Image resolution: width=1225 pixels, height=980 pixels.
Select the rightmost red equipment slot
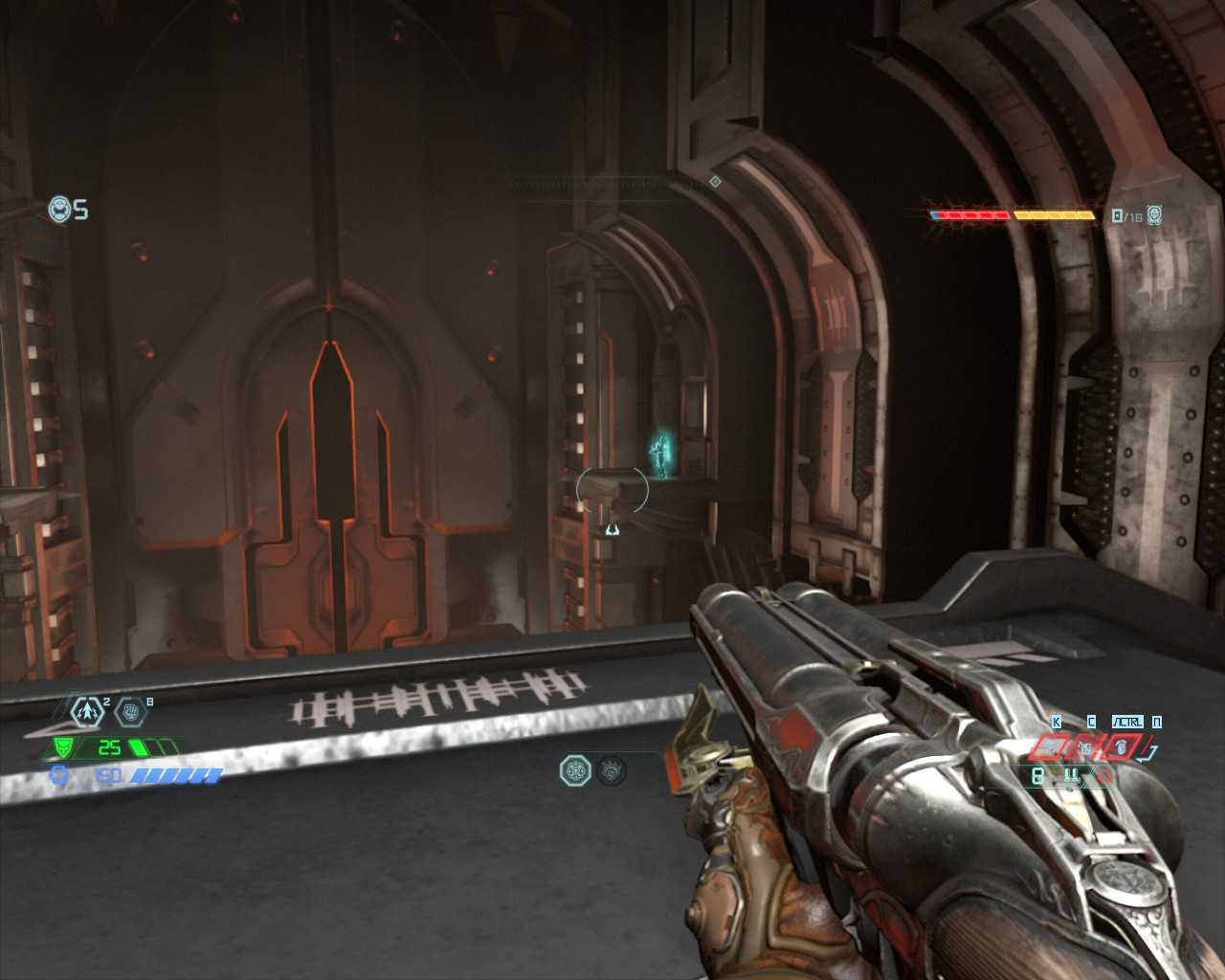tap(1121, 746)
